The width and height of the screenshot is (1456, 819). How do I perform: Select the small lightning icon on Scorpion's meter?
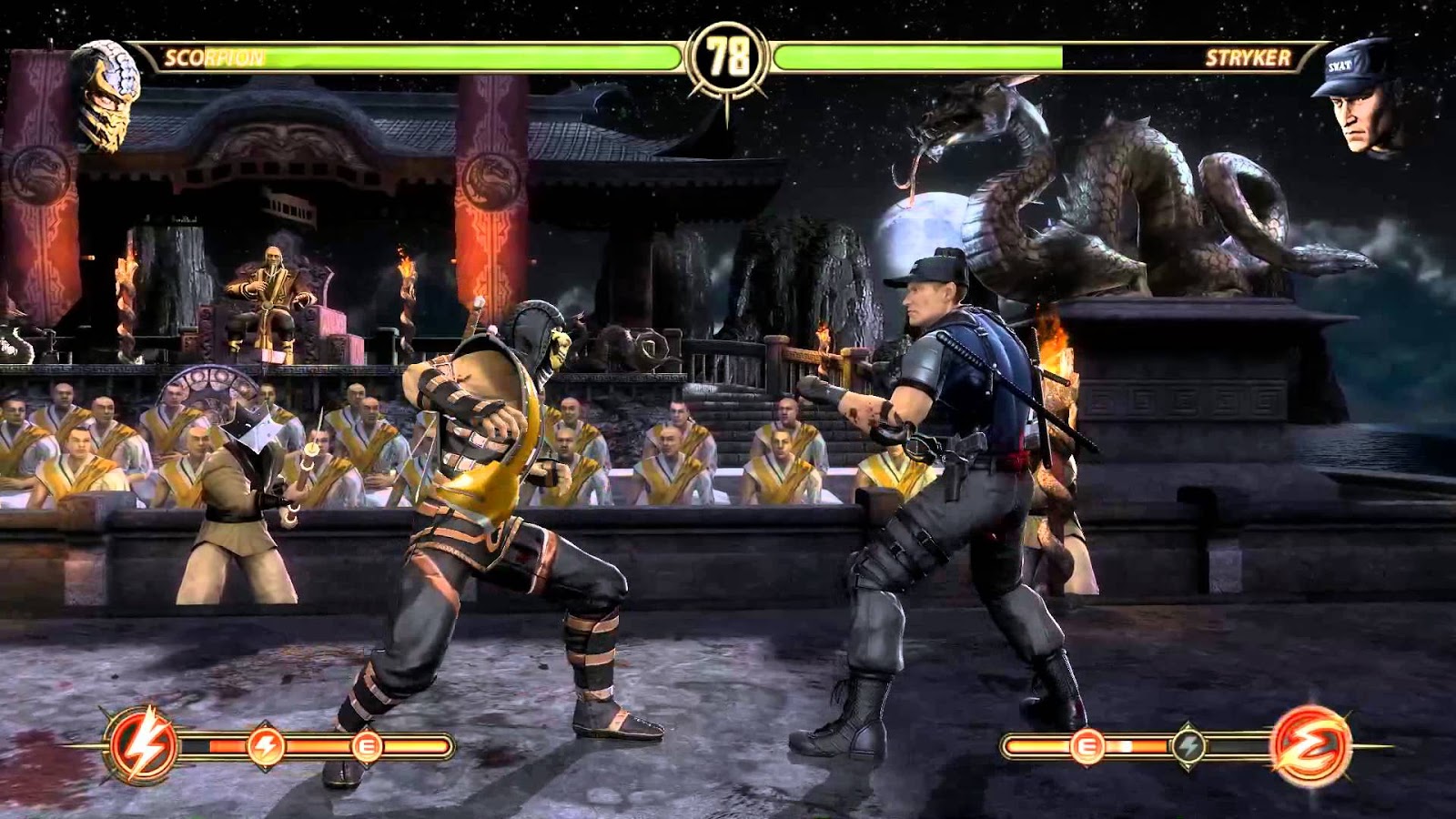pos(266,744)
